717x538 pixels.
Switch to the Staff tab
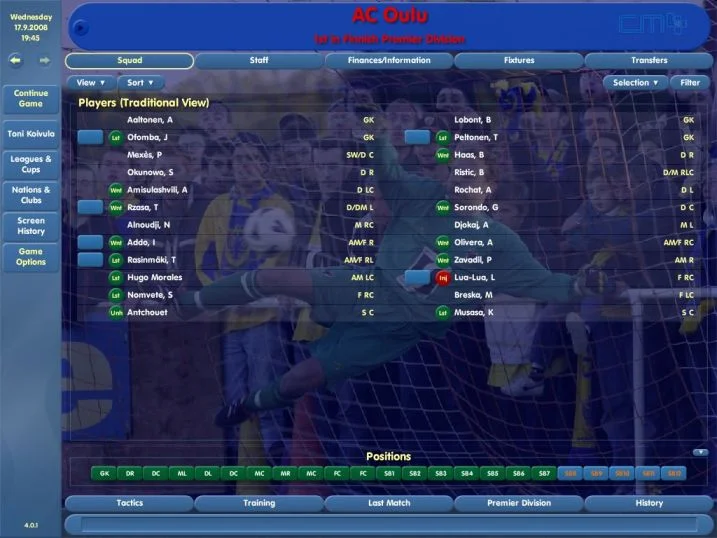point(259,61)
